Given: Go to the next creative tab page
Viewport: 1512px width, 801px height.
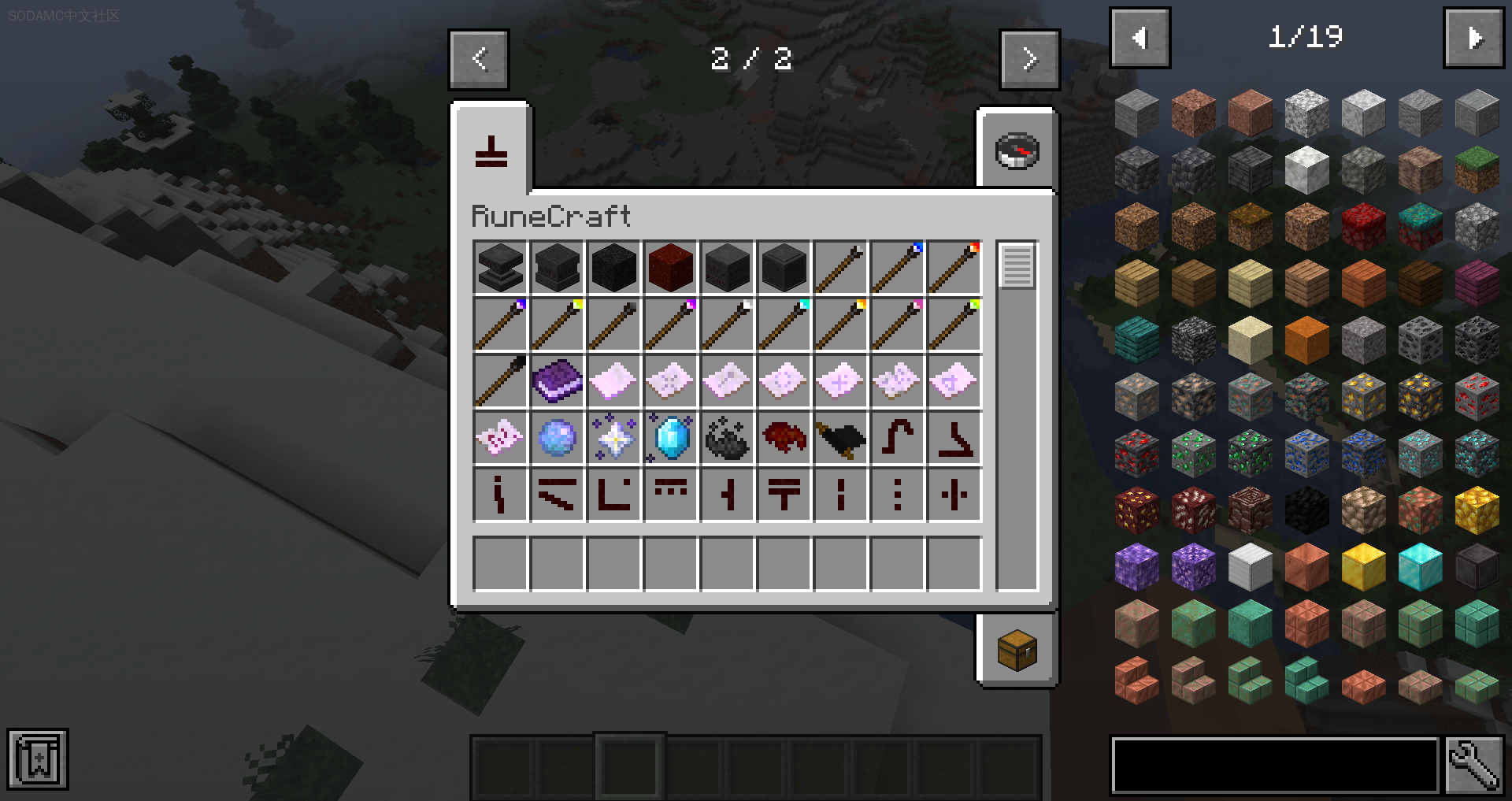Looking at the screenshot, I should (x=1028, y=59).
